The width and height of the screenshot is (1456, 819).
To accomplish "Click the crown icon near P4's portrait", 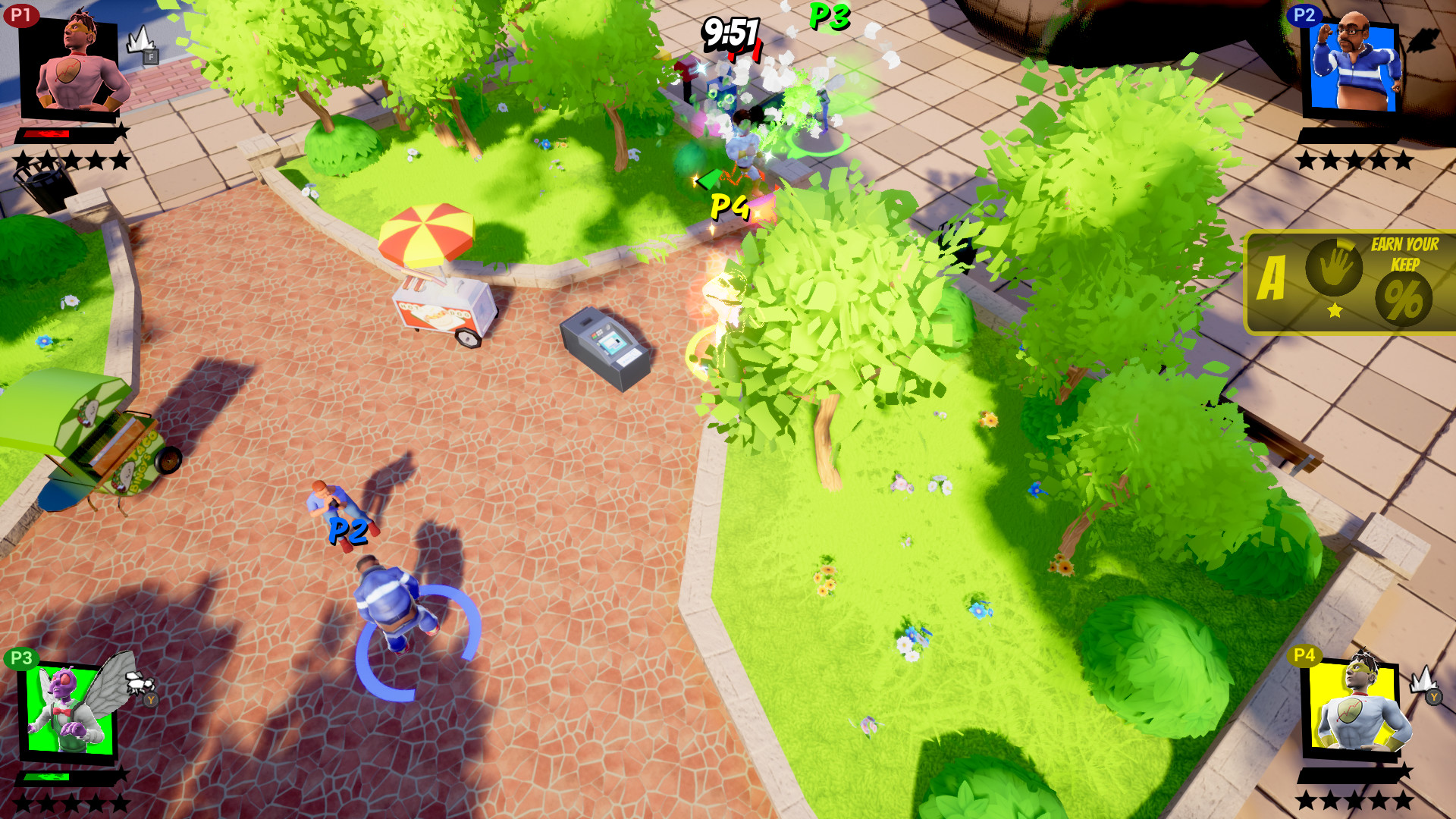I will (1425, 681).
